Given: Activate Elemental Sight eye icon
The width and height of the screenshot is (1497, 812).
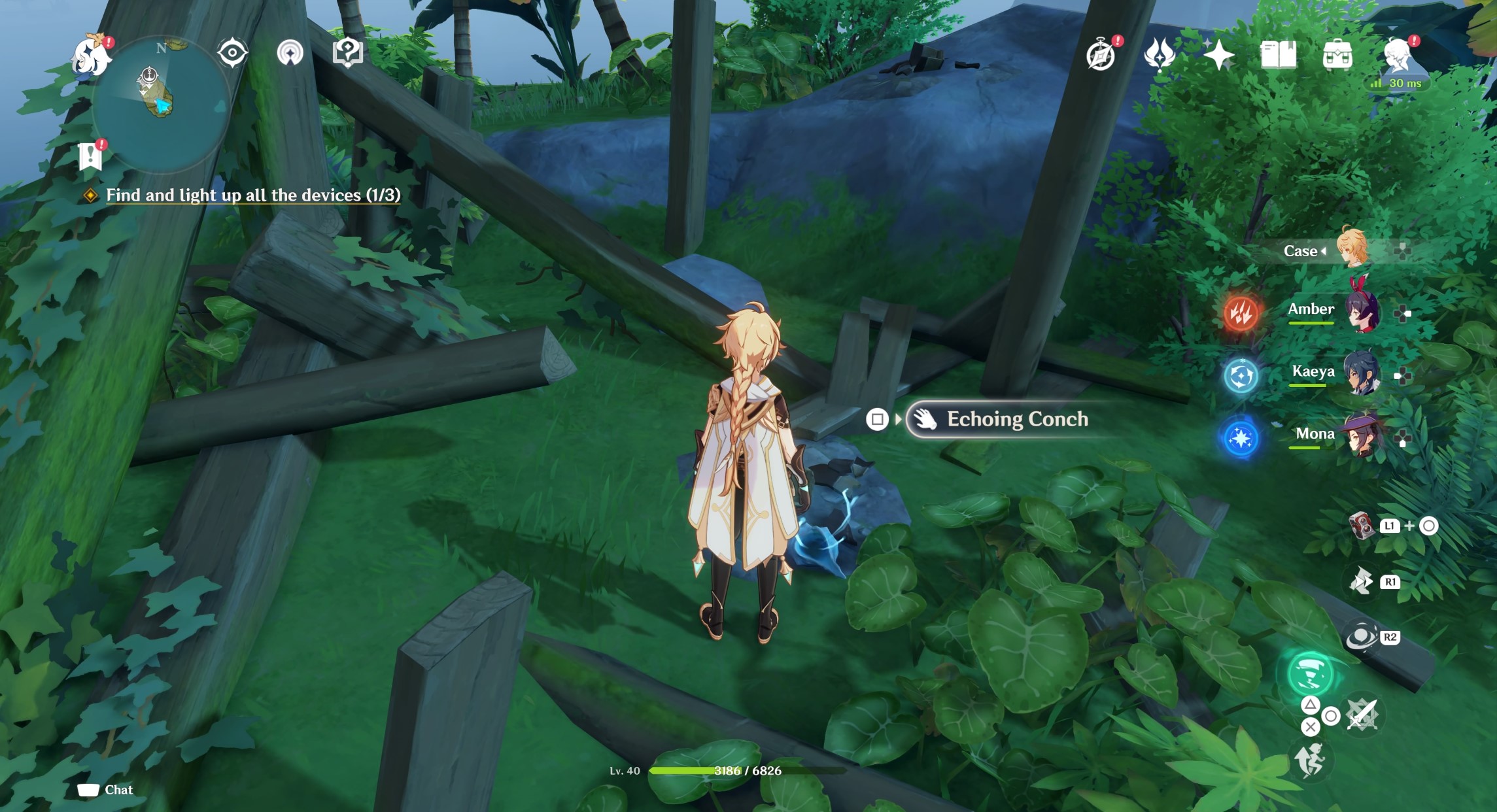Looking at the screenshot, I should (228, 53).
